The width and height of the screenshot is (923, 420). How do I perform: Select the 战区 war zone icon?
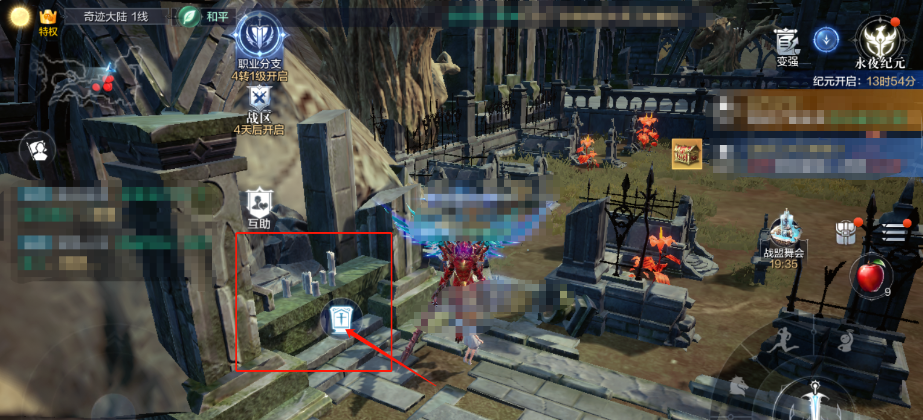click(259, 99)
